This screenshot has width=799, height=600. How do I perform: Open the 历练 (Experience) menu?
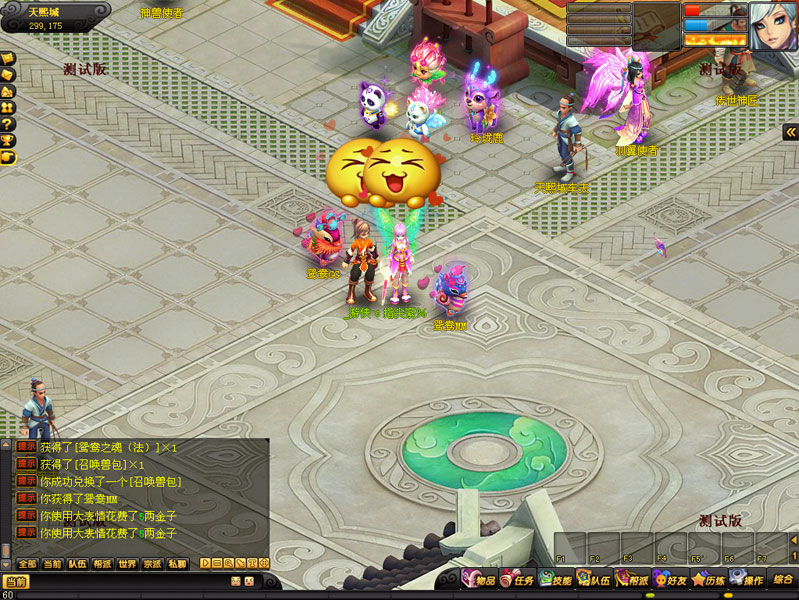[708, 580]
